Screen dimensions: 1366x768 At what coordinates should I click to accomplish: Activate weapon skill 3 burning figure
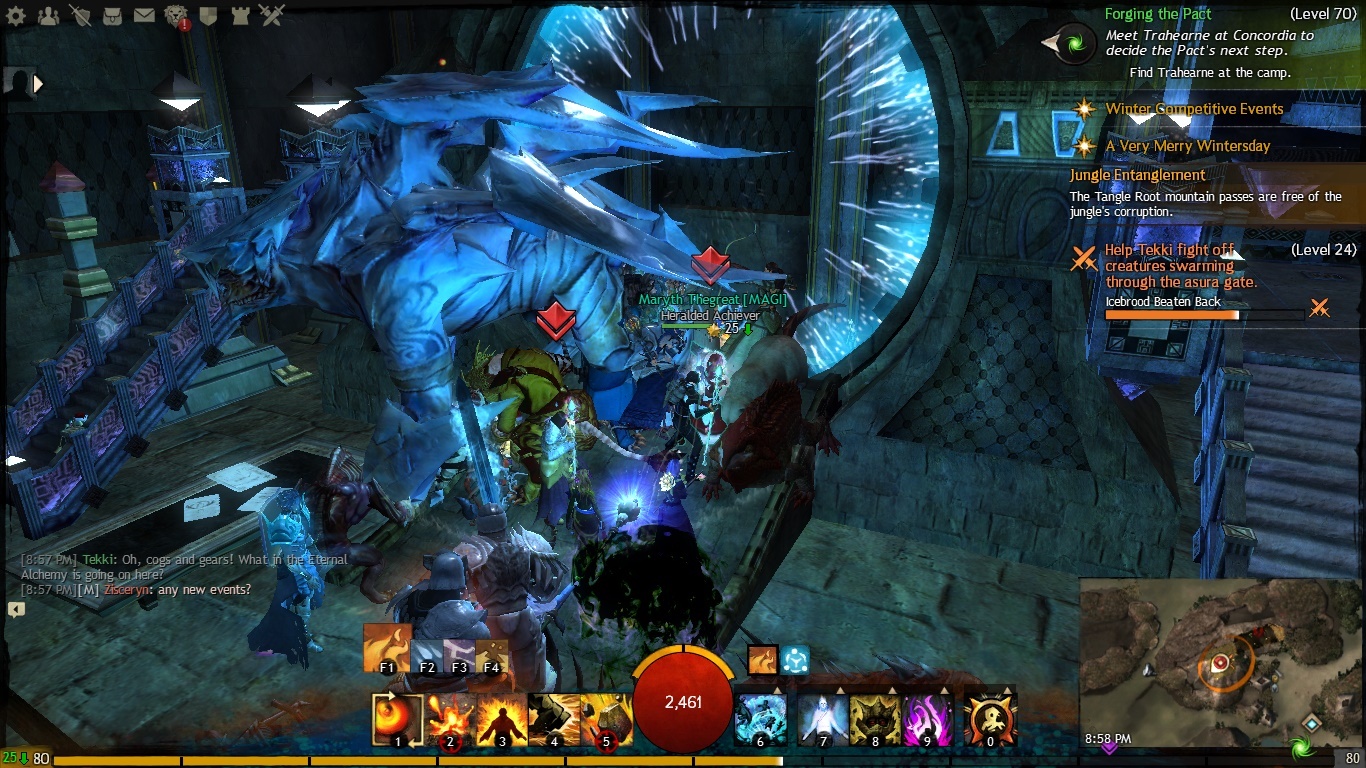coord(502,720)
